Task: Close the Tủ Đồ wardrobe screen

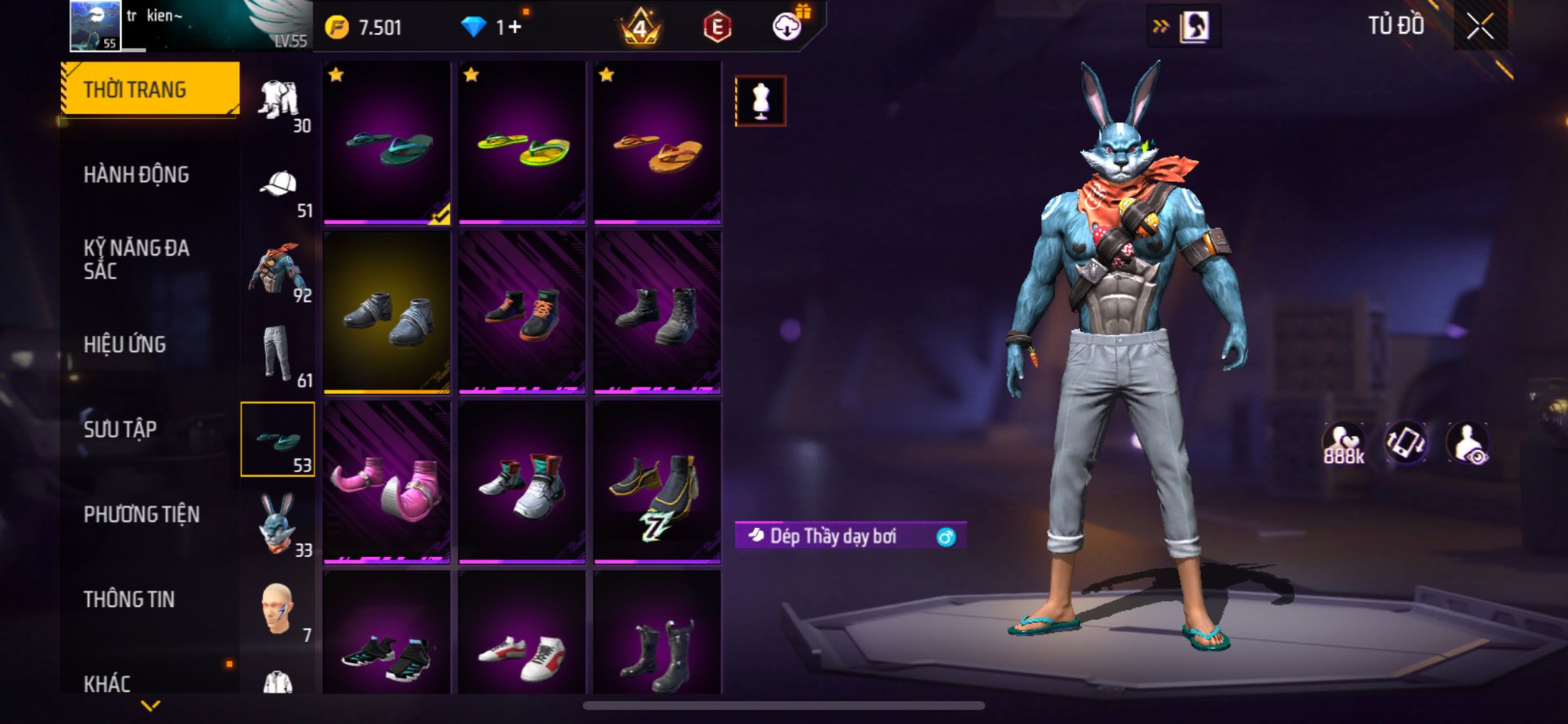Action: click(x=1480, y=27)
